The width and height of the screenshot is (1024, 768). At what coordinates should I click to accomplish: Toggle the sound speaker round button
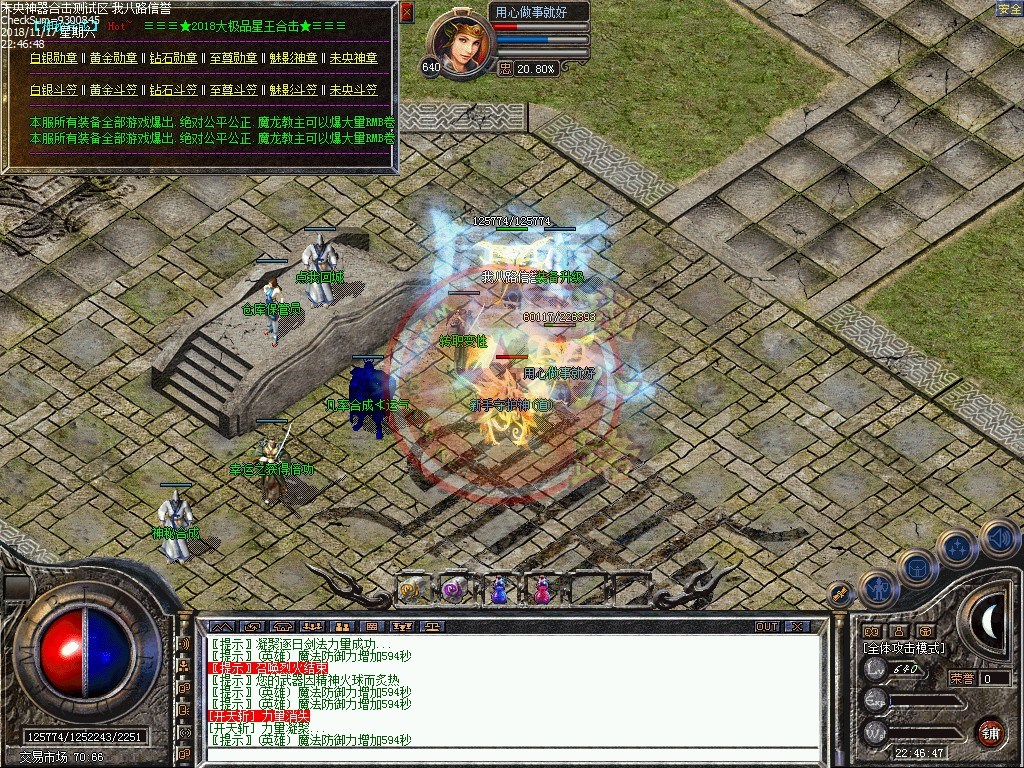(x=999, y=538)
